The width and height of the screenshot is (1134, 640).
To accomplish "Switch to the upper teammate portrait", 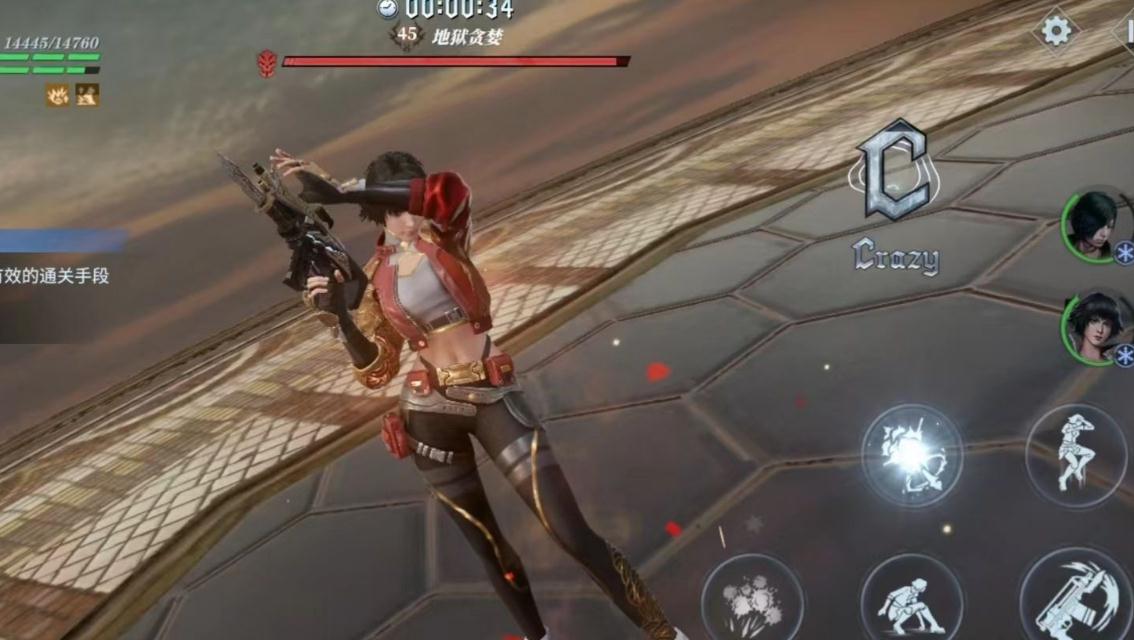I will coord(1092,224).
